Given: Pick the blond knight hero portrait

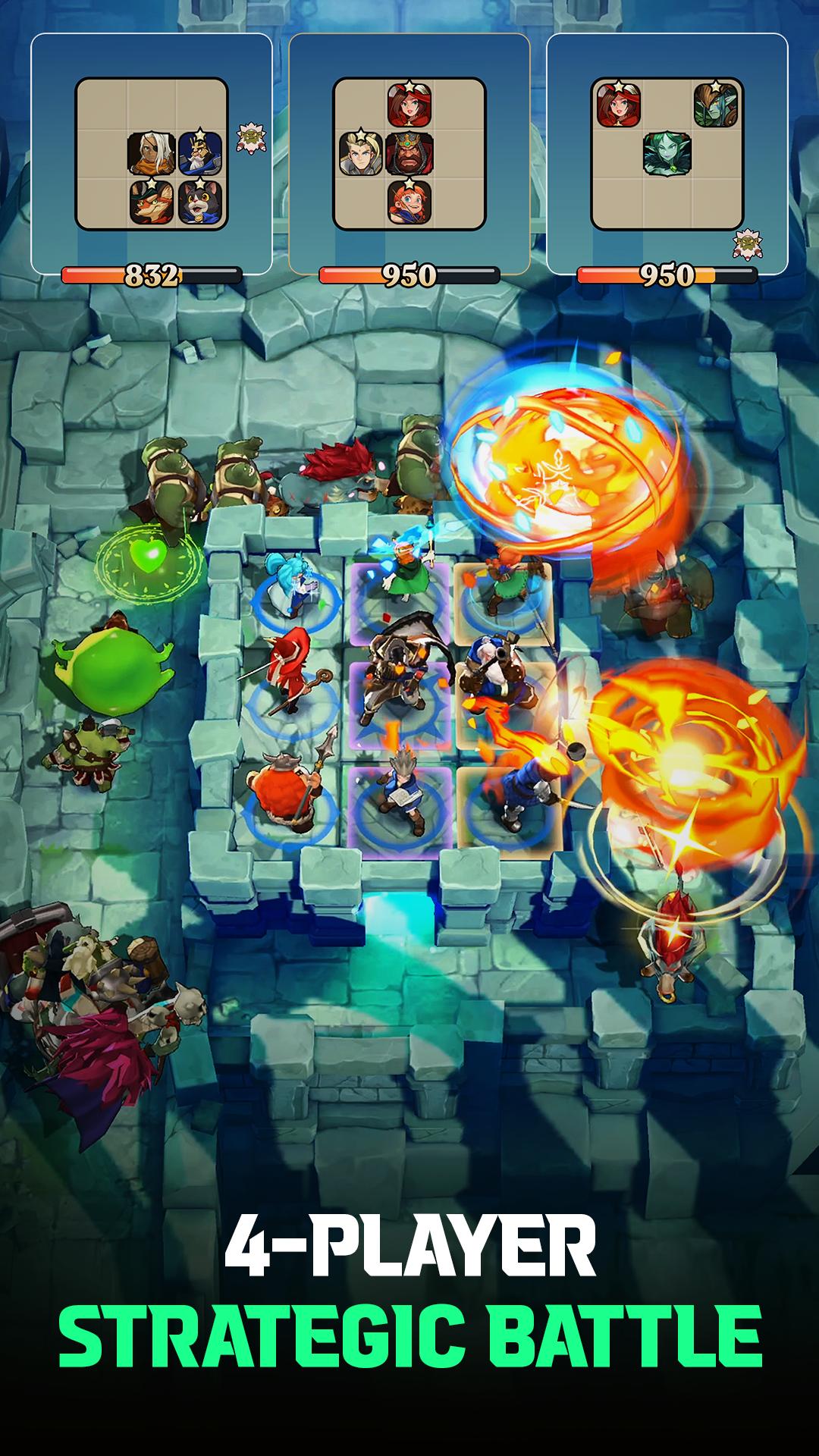Looking at the screenshot, I should click(x=361, y=154).
